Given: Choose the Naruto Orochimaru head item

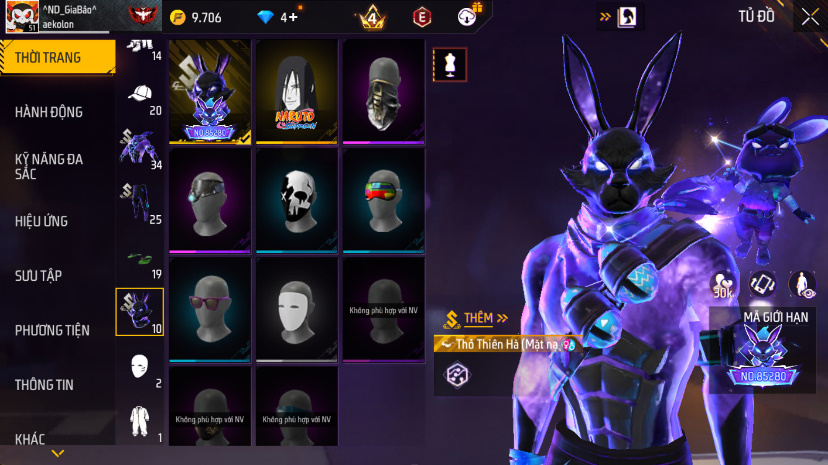Looking at the screenshot, I should point(297,92).
